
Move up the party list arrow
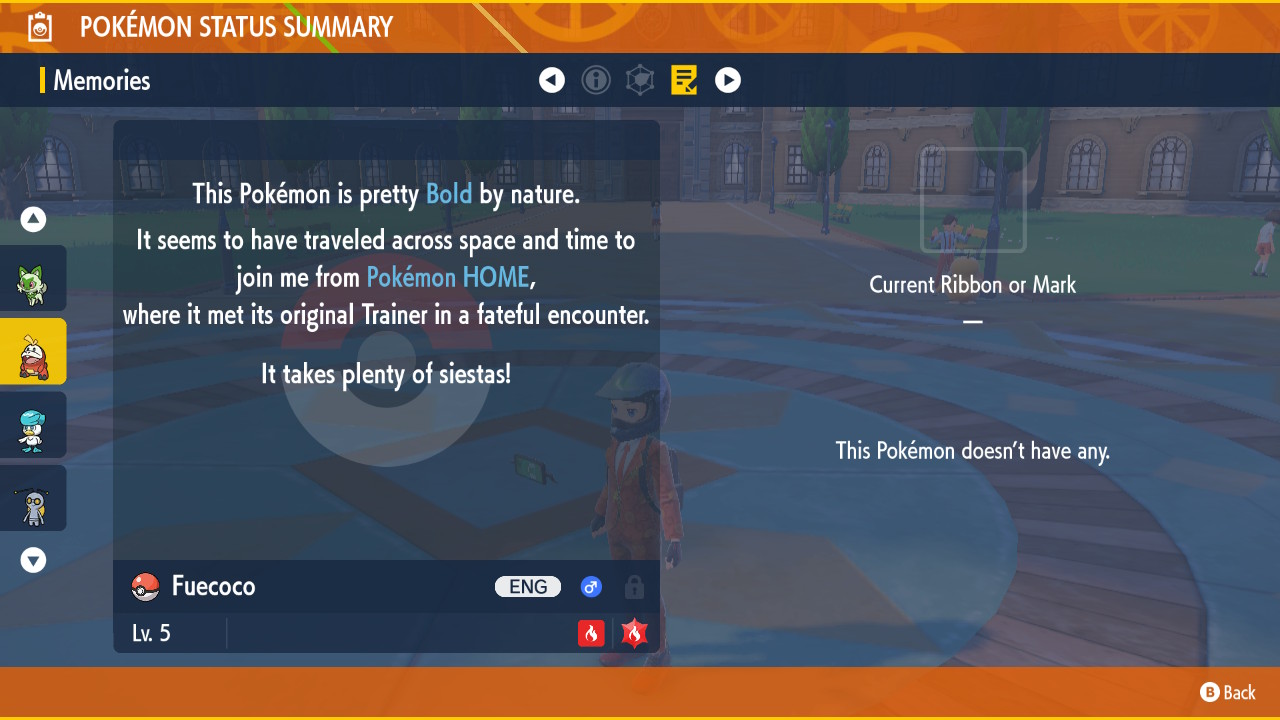(x=34, y=219)
